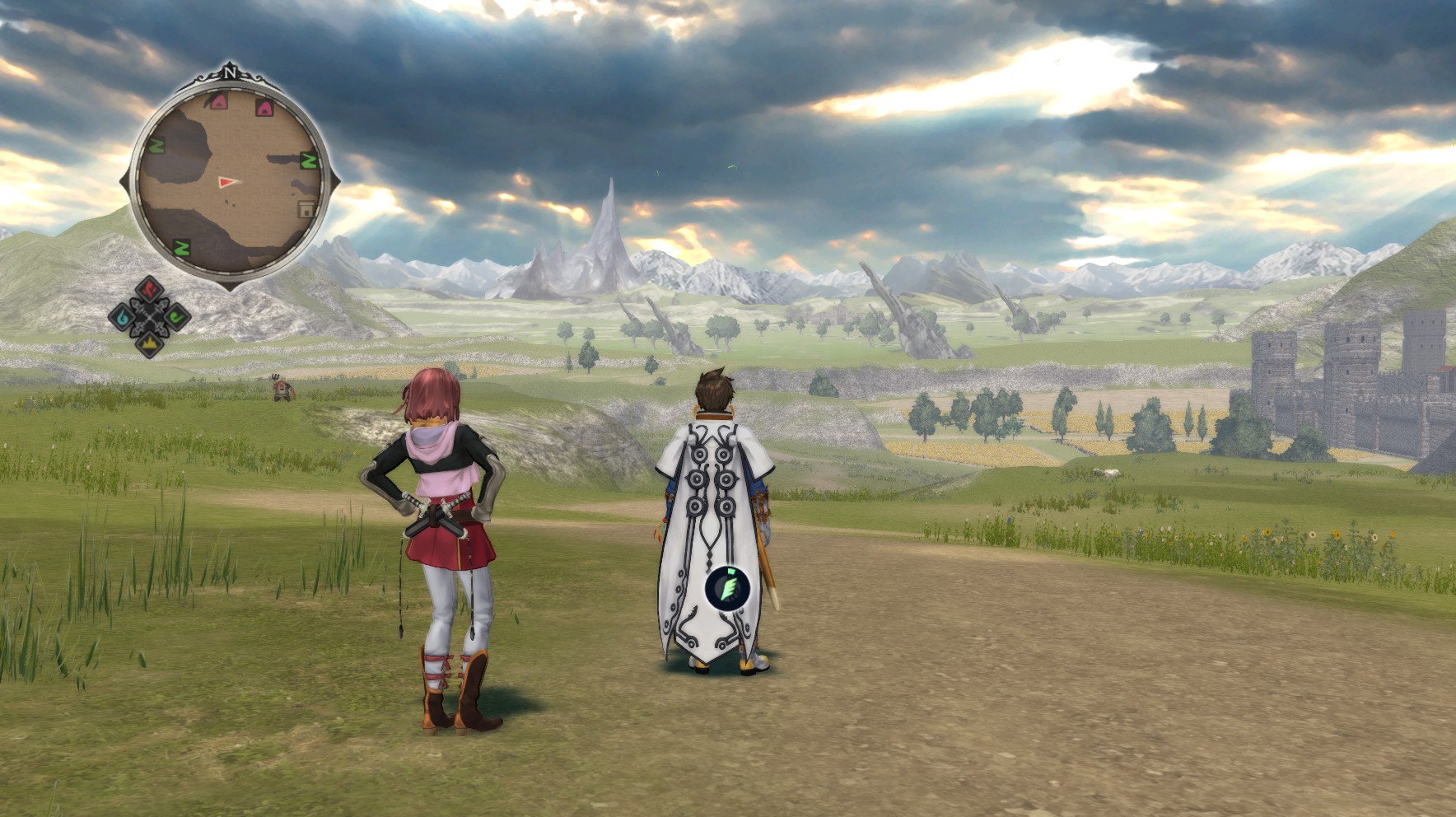Click the N compass marker above minimap

(x=229, y=72)
